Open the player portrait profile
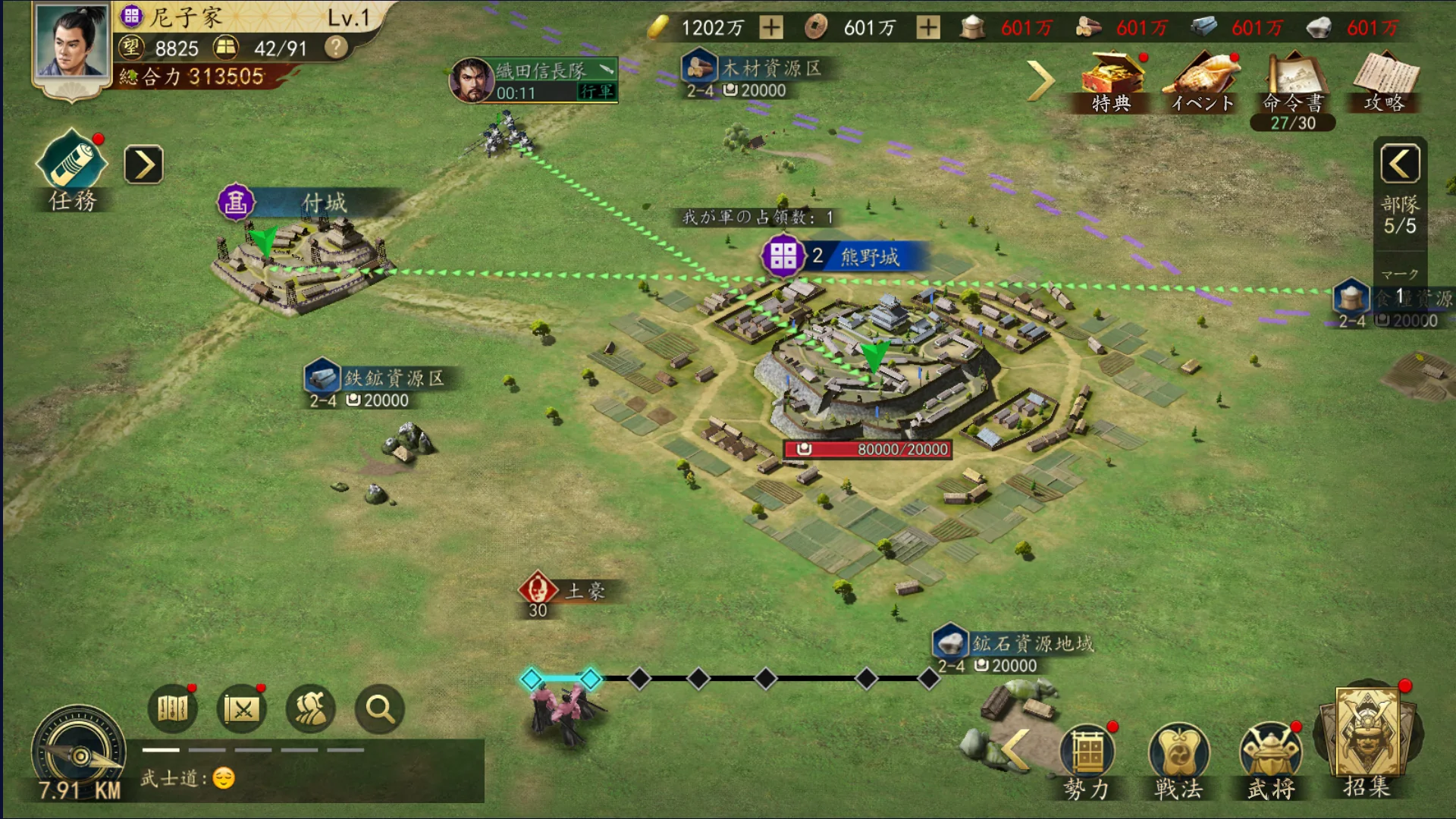 pyautogui.click(x=71, y=42)
